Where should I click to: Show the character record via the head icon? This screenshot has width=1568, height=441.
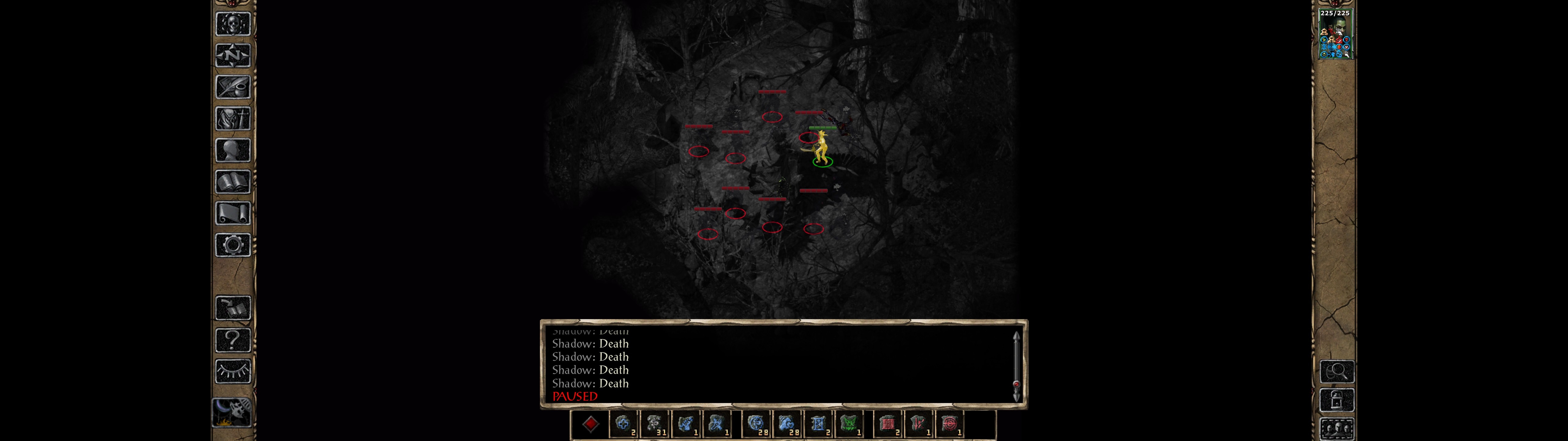233,150
